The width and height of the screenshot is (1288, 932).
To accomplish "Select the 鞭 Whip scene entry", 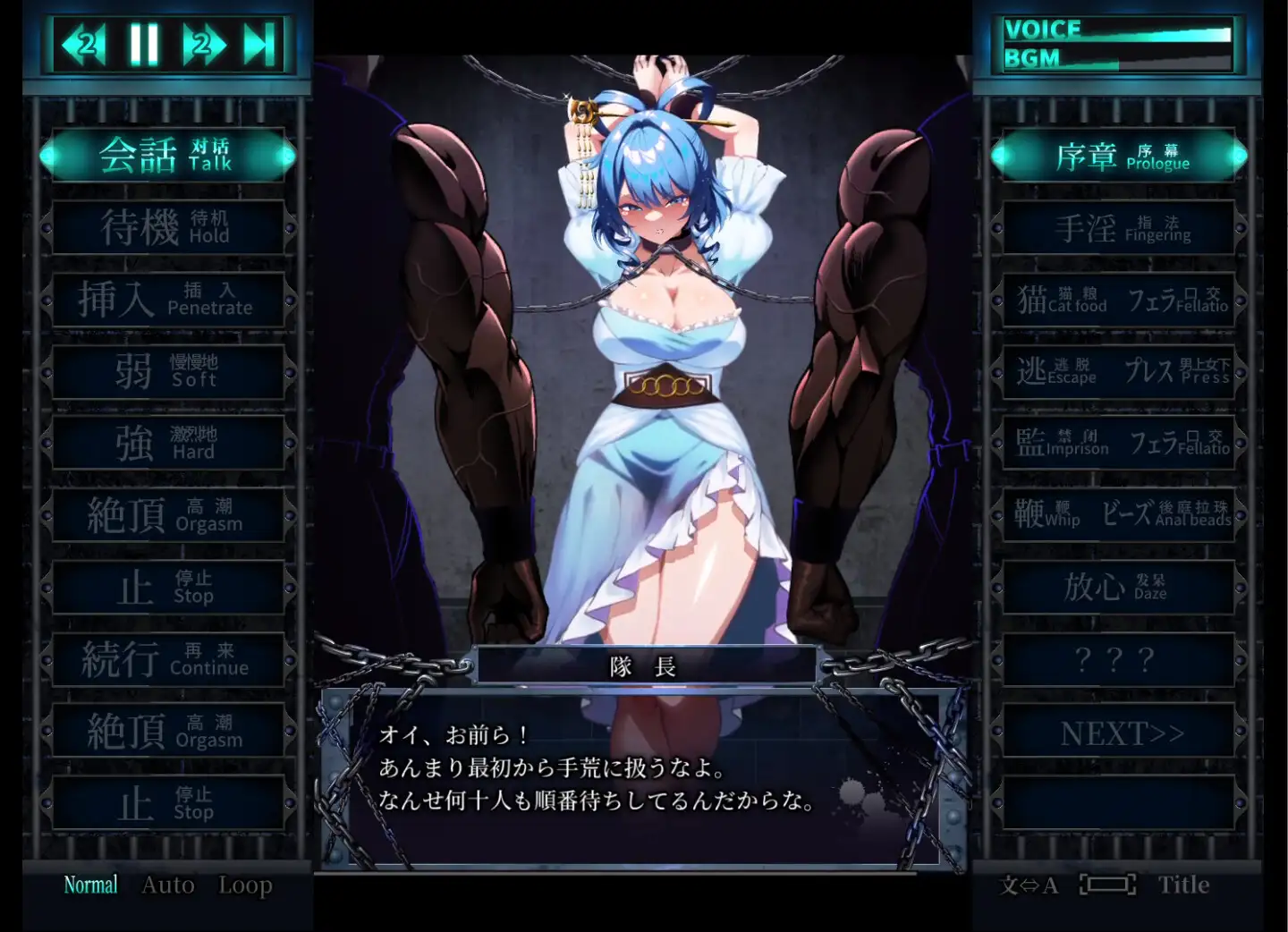I will [1051, 515].
